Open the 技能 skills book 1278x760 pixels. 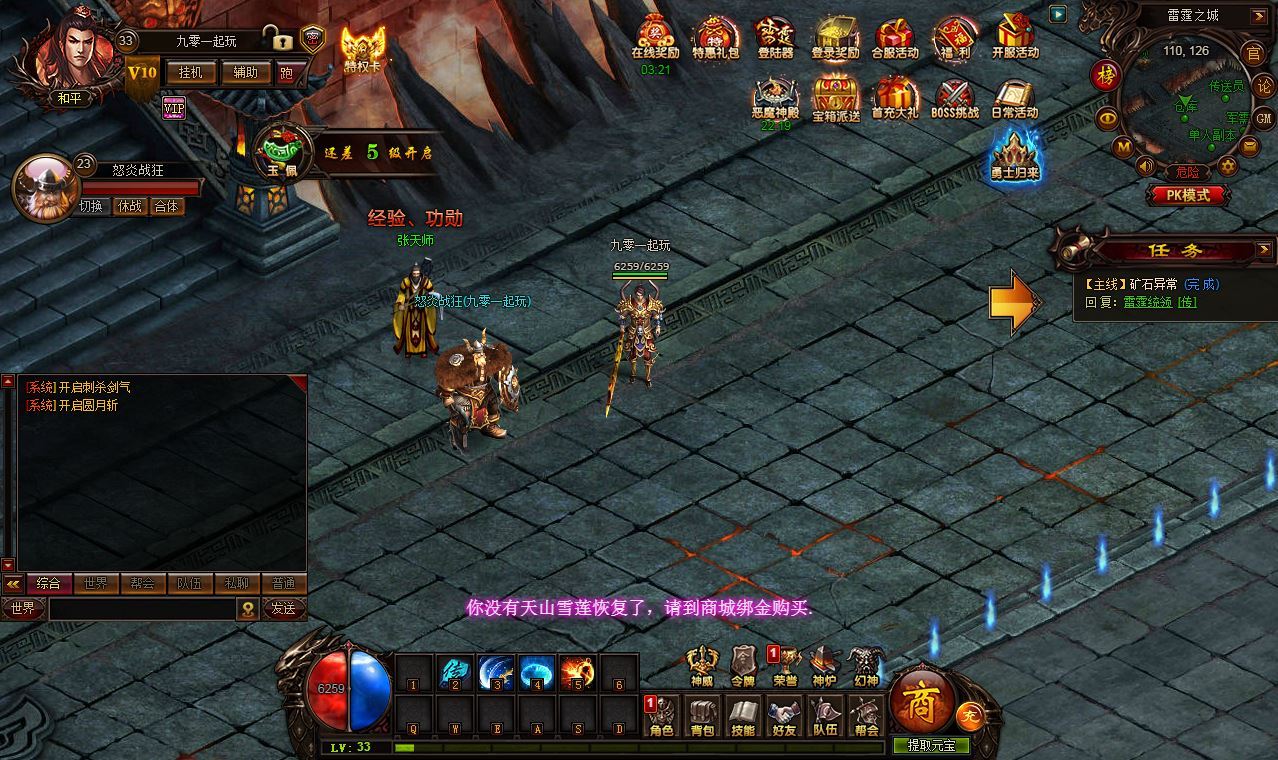click(743, 716)
